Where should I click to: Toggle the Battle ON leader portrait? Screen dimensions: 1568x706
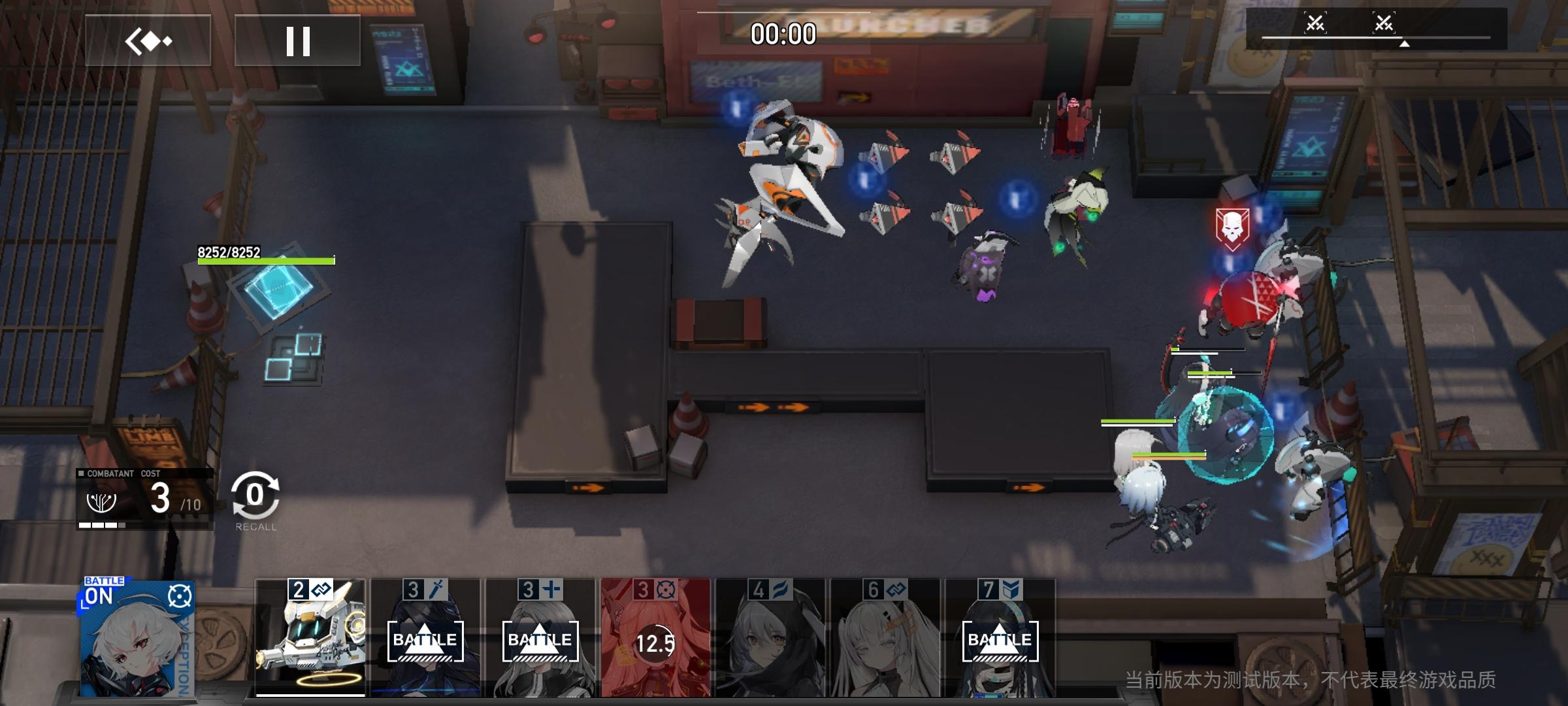click(137, 637)
